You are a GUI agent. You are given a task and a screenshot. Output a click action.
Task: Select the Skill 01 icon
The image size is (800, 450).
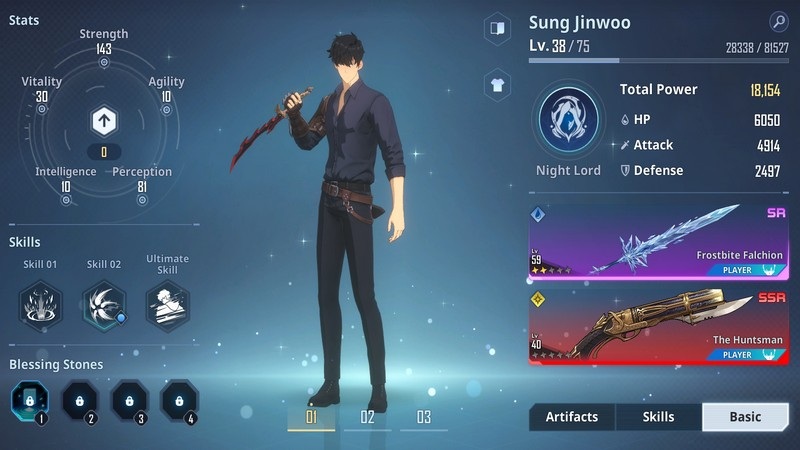40,304
